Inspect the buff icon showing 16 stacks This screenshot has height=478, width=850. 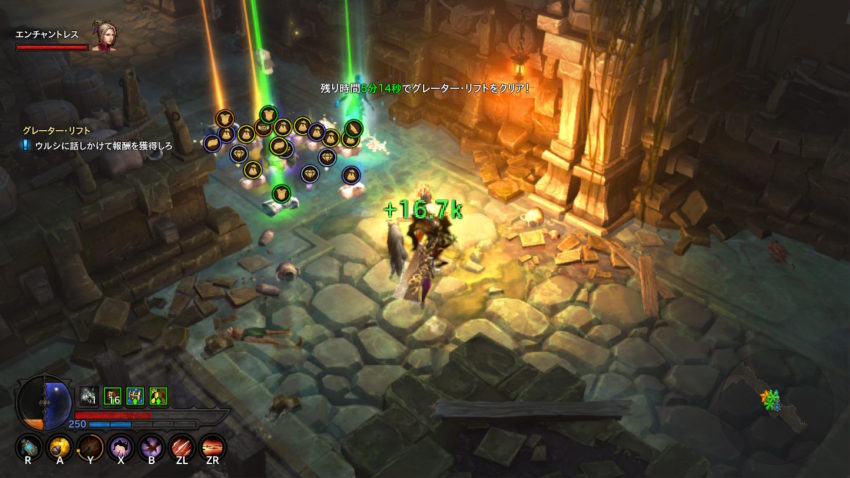(112, 397)
